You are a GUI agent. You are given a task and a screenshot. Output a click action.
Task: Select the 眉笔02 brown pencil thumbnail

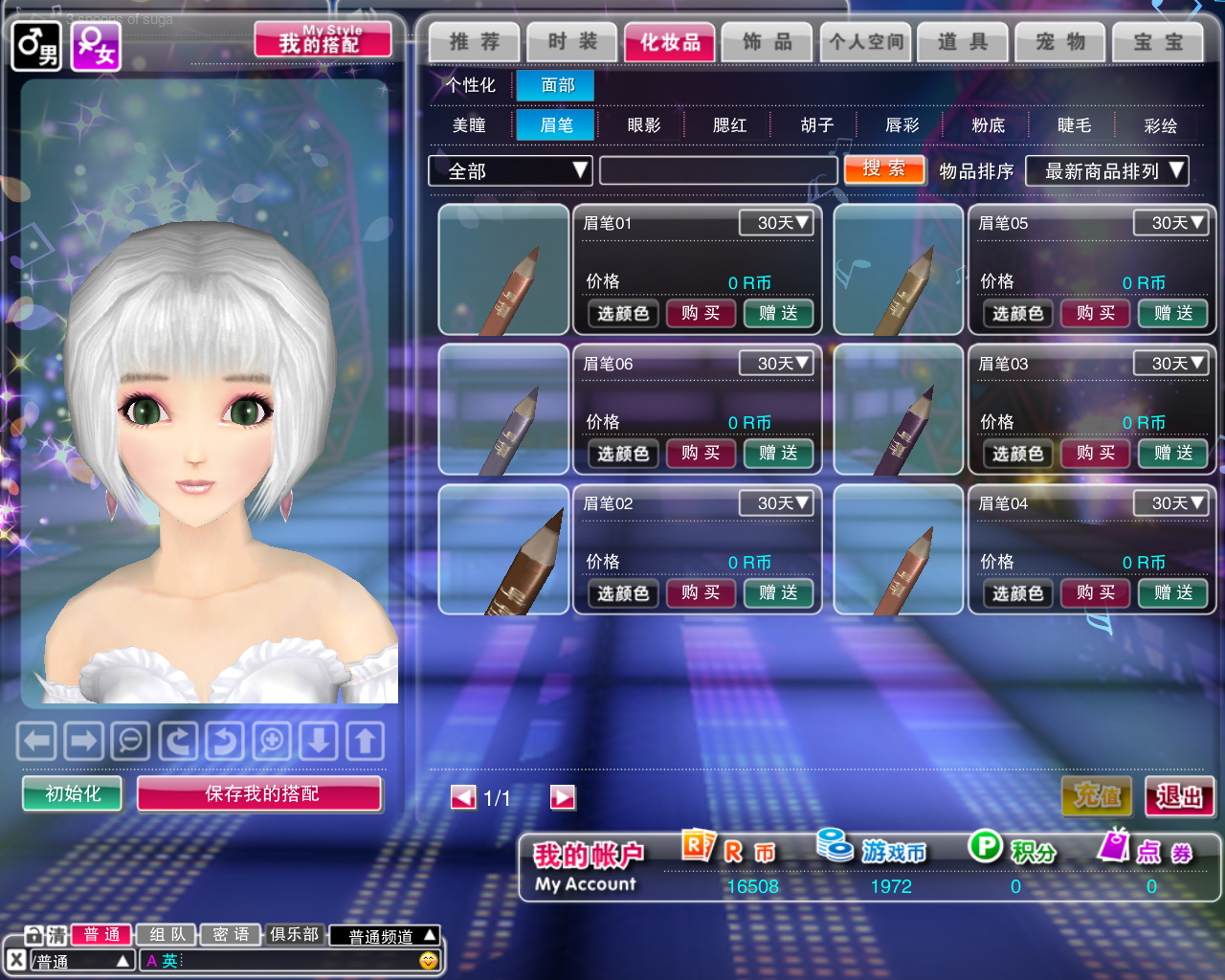tap(503, 549)
